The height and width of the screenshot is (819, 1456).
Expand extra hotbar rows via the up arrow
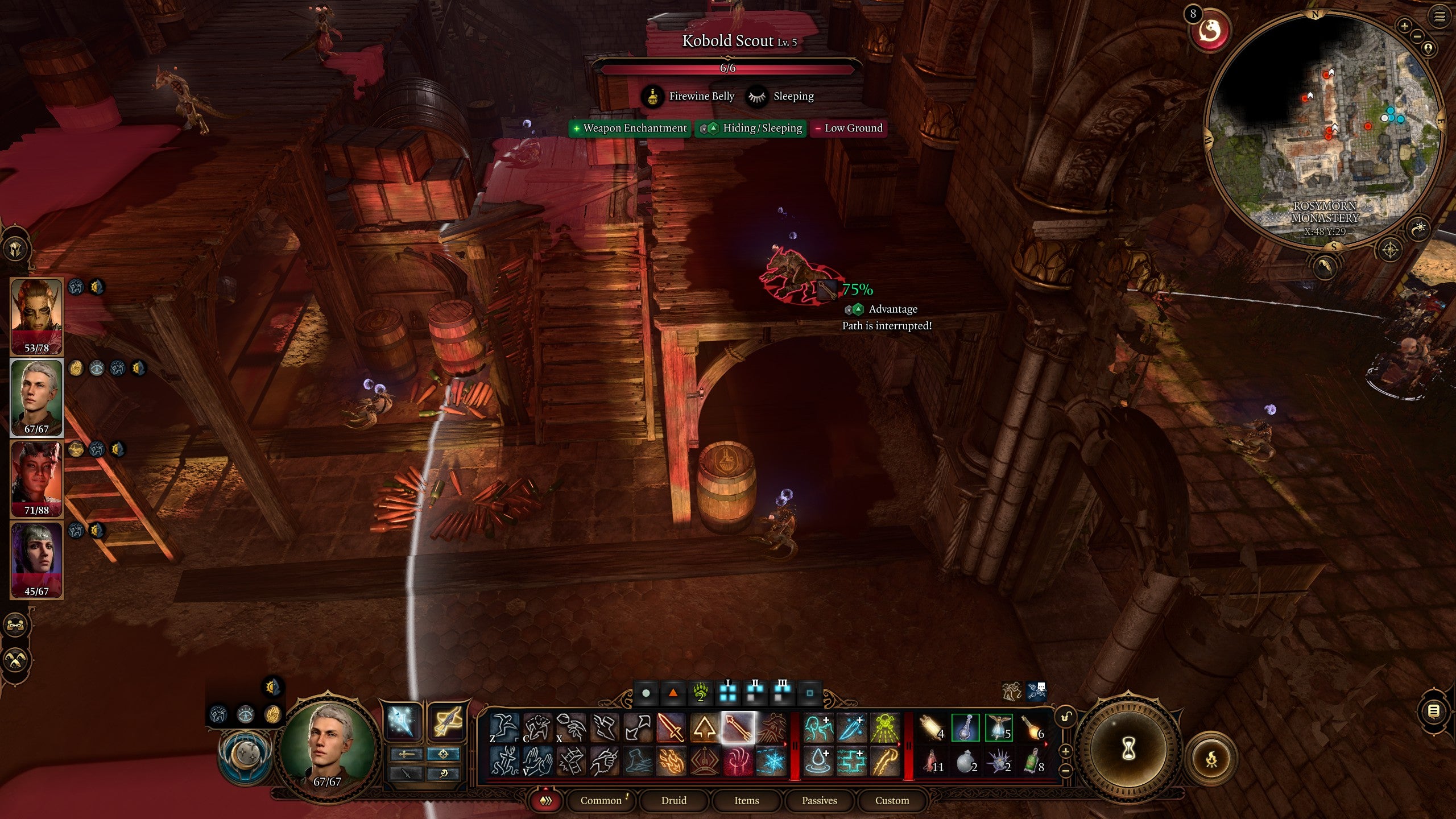(1065, 751)
